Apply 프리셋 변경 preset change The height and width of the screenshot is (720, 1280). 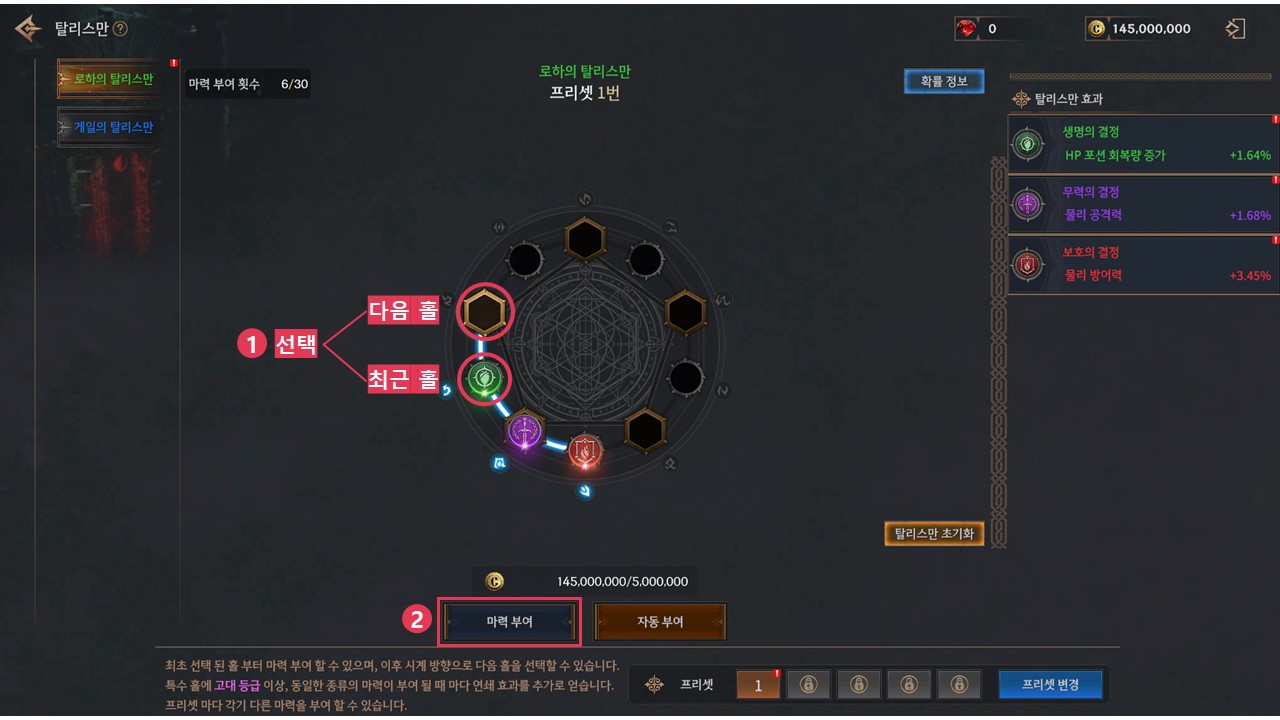[1050, 684]
